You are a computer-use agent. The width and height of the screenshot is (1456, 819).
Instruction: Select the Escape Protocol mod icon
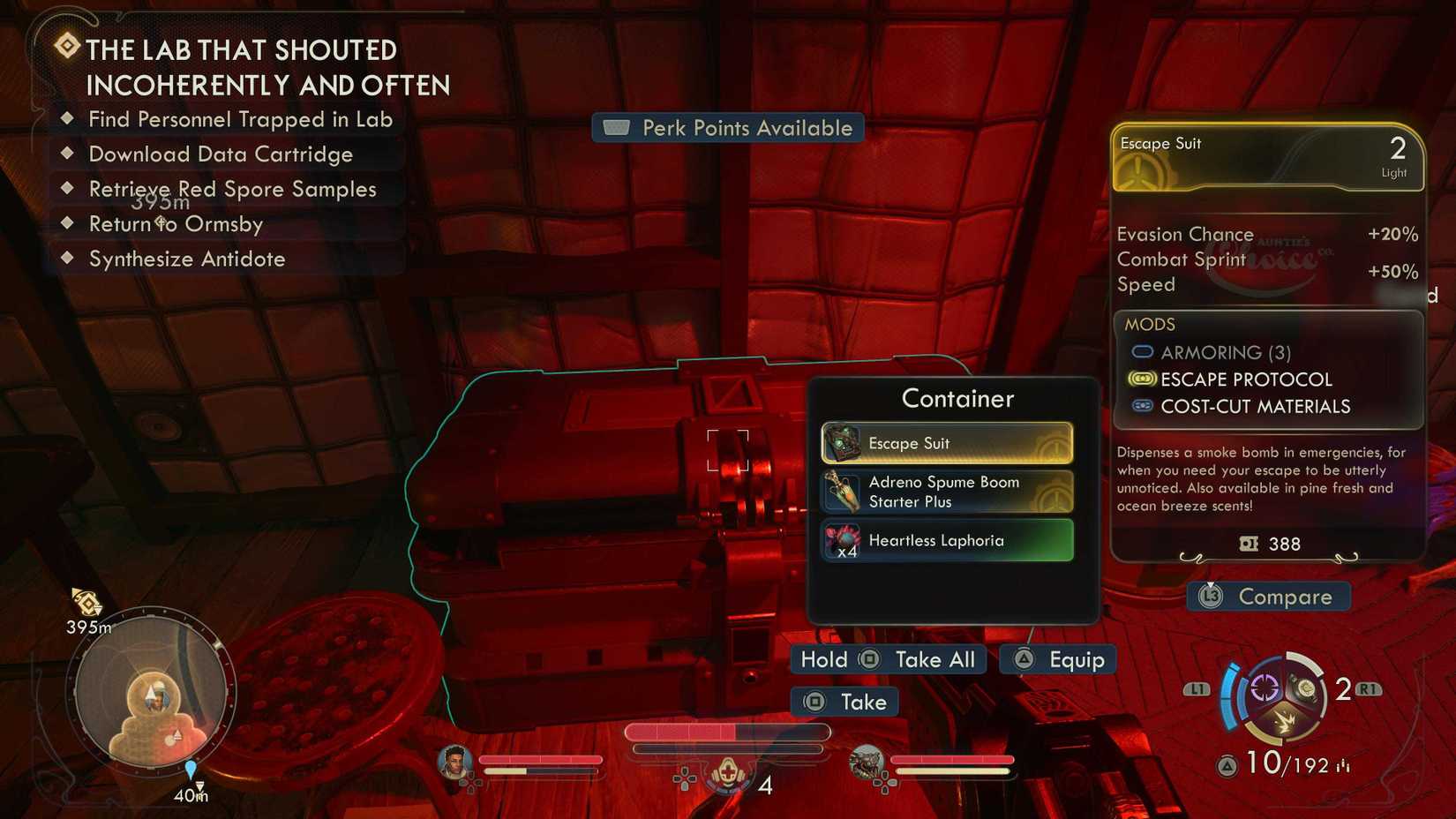coord(1144,379)
